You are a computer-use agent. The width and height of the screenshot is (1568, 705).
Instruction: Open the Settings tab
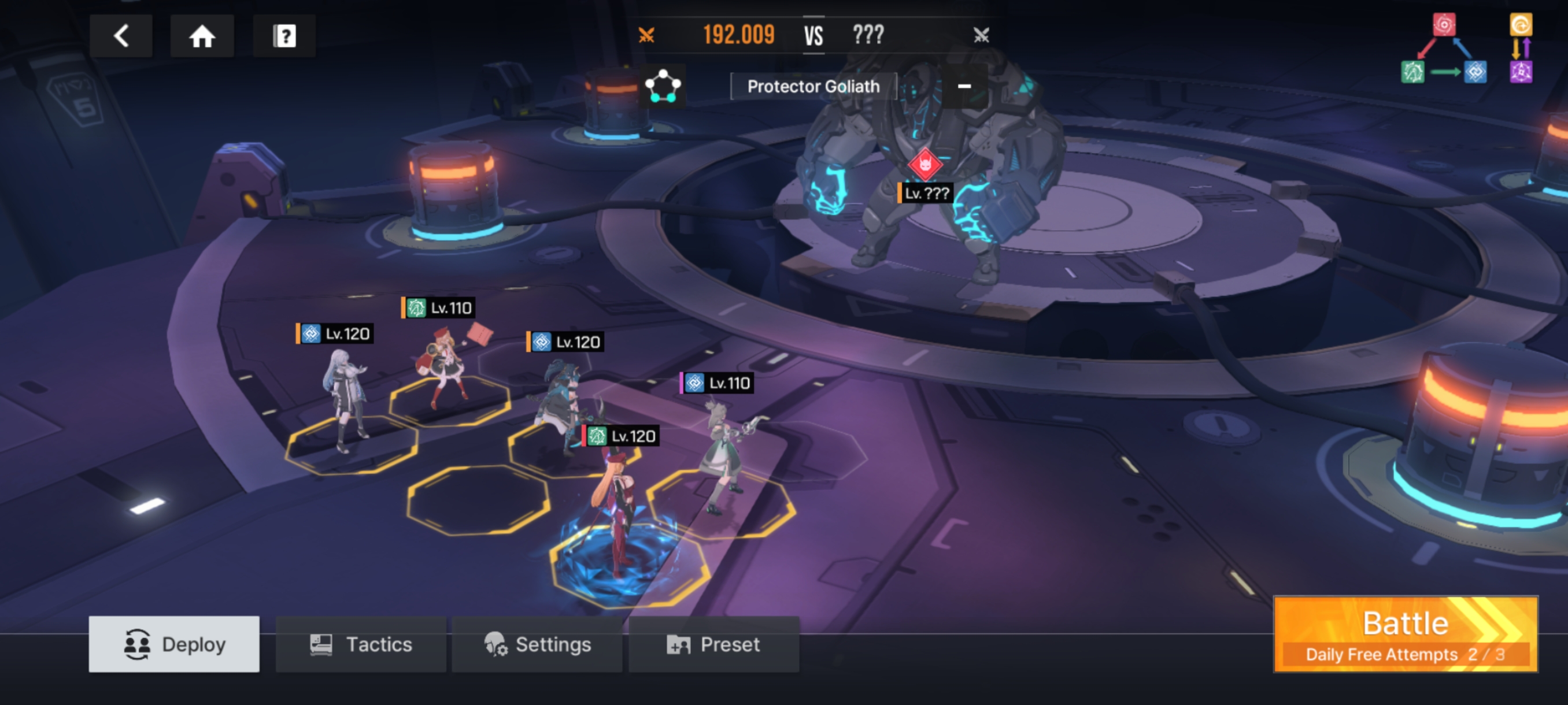coord(537,644)
